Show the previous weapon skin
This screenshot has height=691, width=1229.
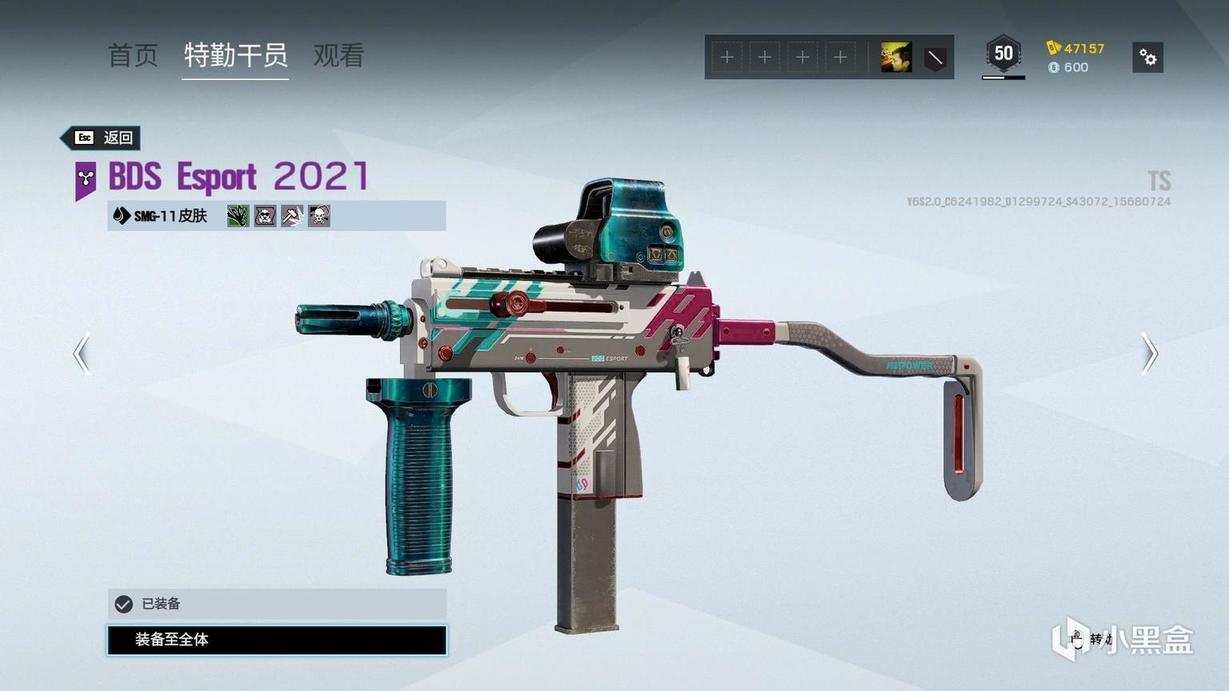coord(81,354)
